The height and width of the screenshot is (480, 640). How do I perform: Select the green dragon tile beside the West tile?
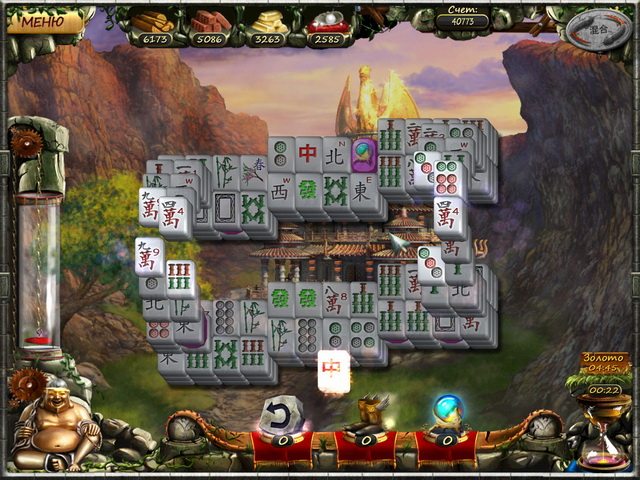click(308, 189)
